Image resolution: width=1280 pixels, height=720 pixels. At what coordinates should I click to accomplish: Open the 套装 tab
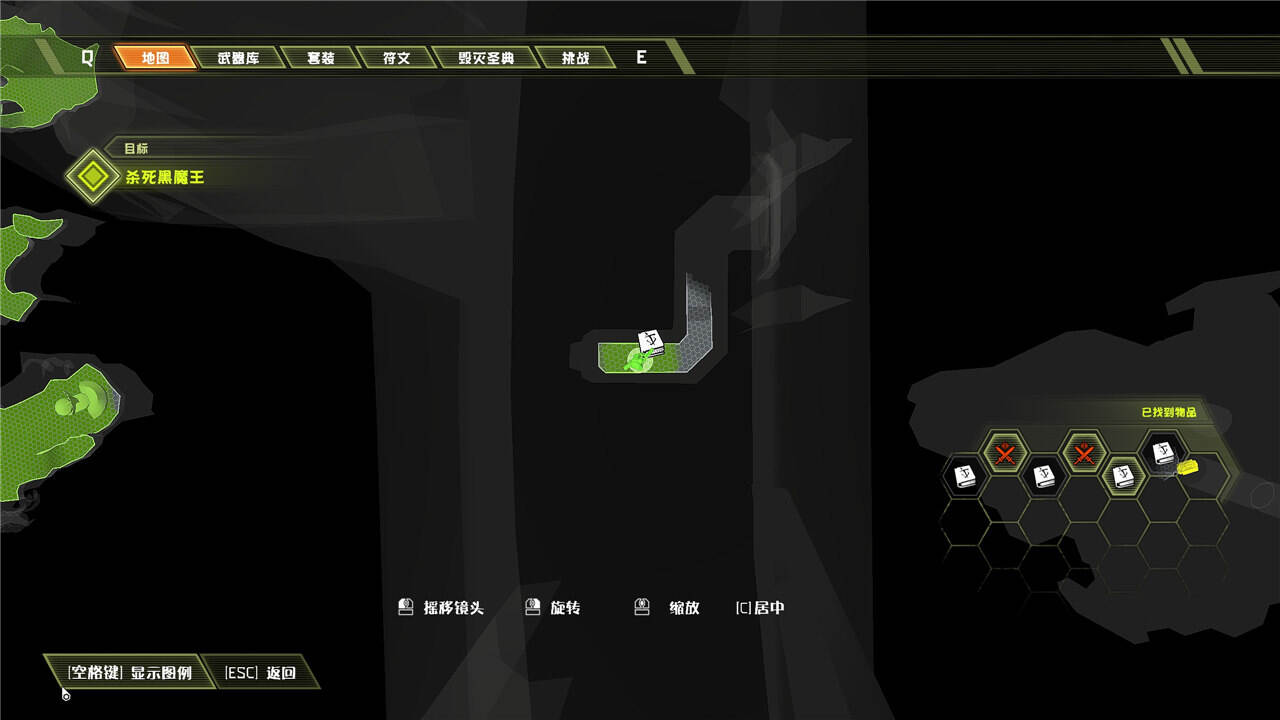coord(320,58)
